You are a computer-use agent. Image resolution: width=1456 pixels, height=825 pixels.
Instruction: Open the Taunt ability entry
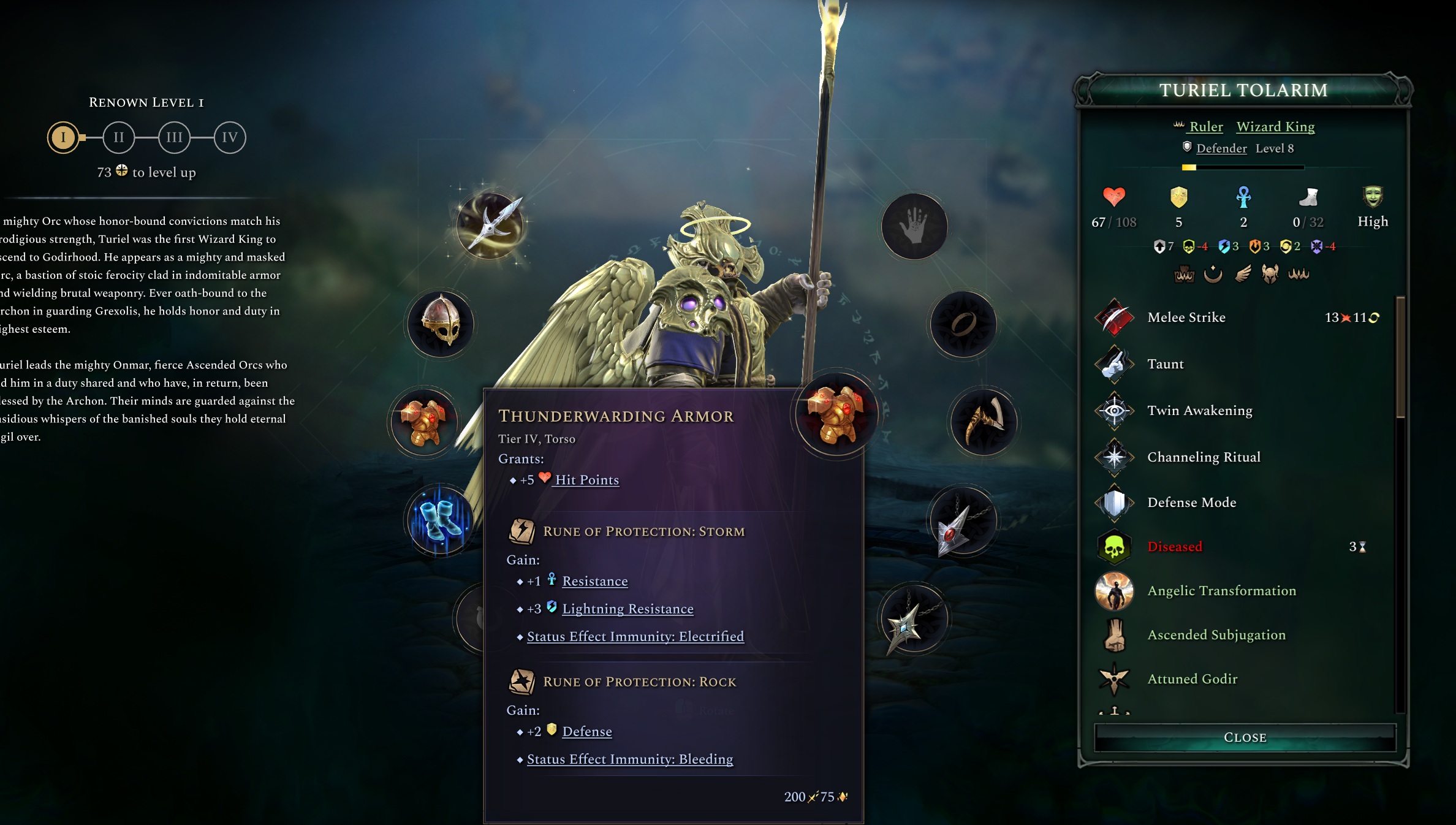pyautogui.click(x=1115, y=363)
